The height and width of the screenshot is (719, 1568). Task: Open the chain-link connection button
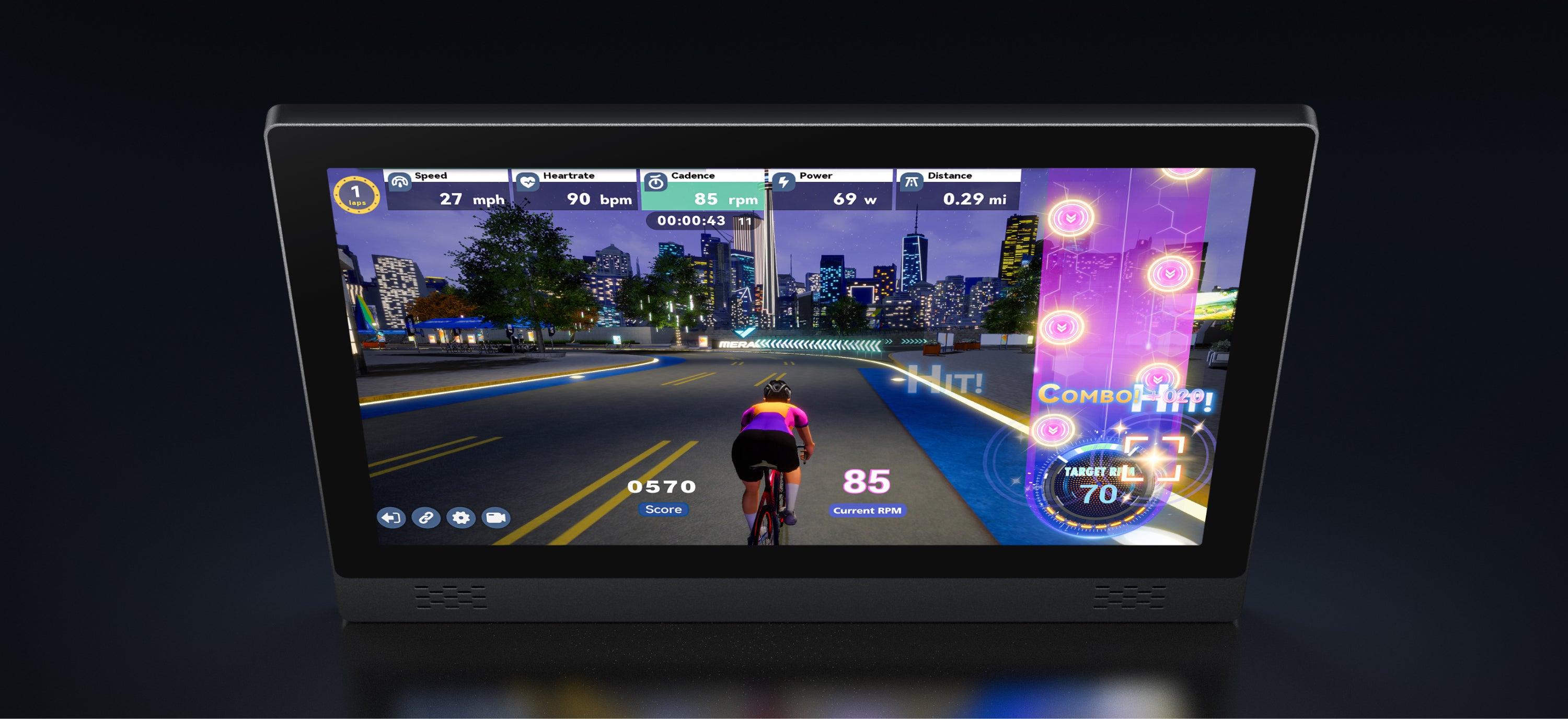[425, 518]
